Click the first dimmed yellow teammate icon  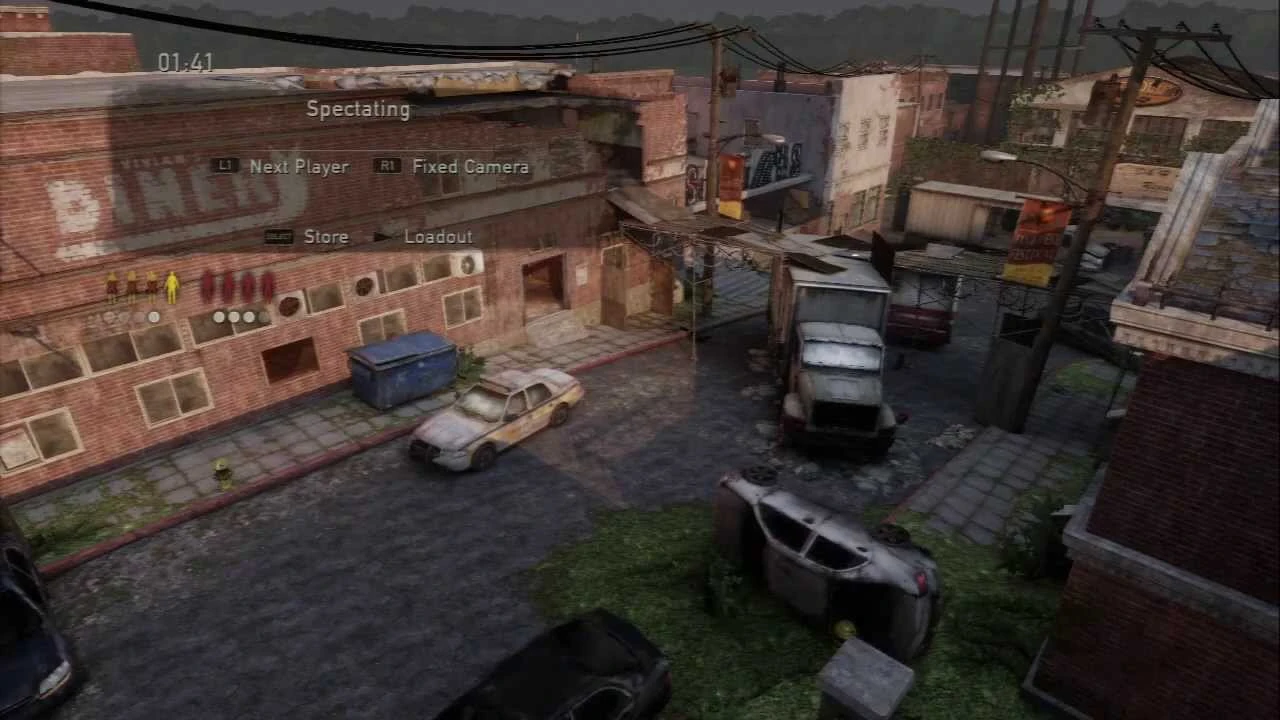coord(111,286)
